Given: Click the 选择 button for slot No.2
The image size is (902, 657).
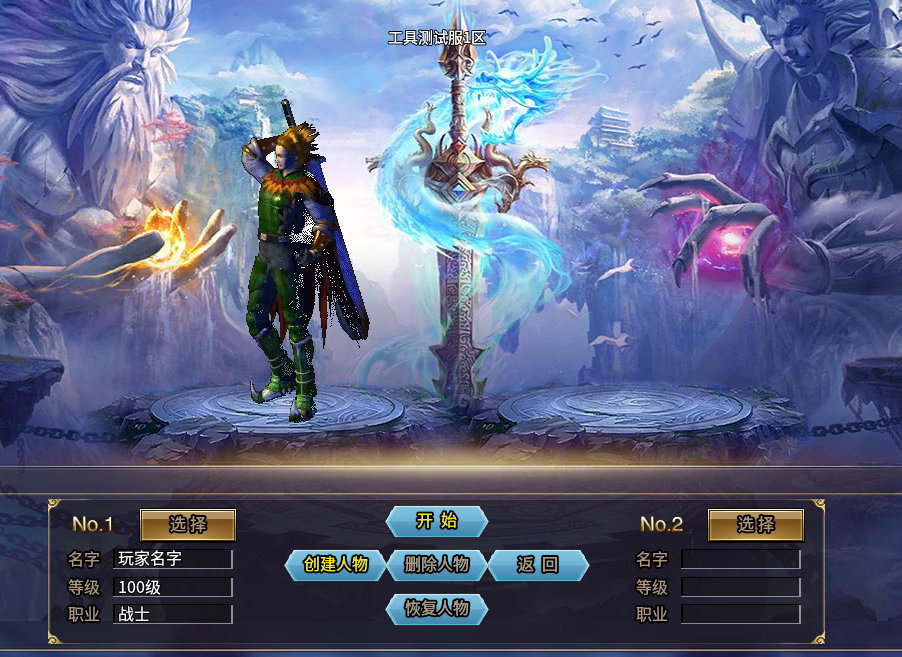Looking at the screenshot, I should (x=756, y=525).
